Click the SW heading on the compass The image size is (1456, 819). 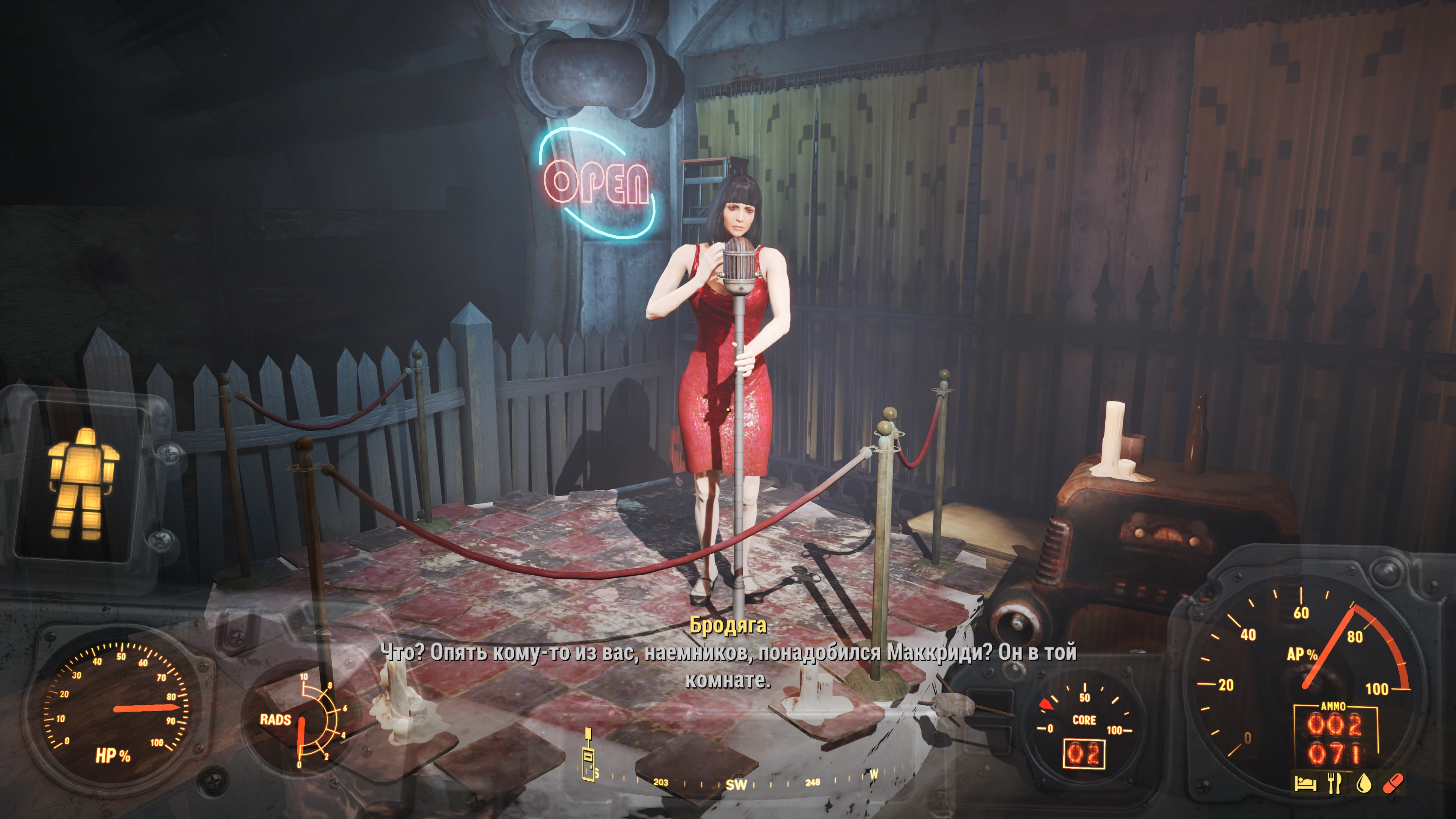[x=736, y=784]
